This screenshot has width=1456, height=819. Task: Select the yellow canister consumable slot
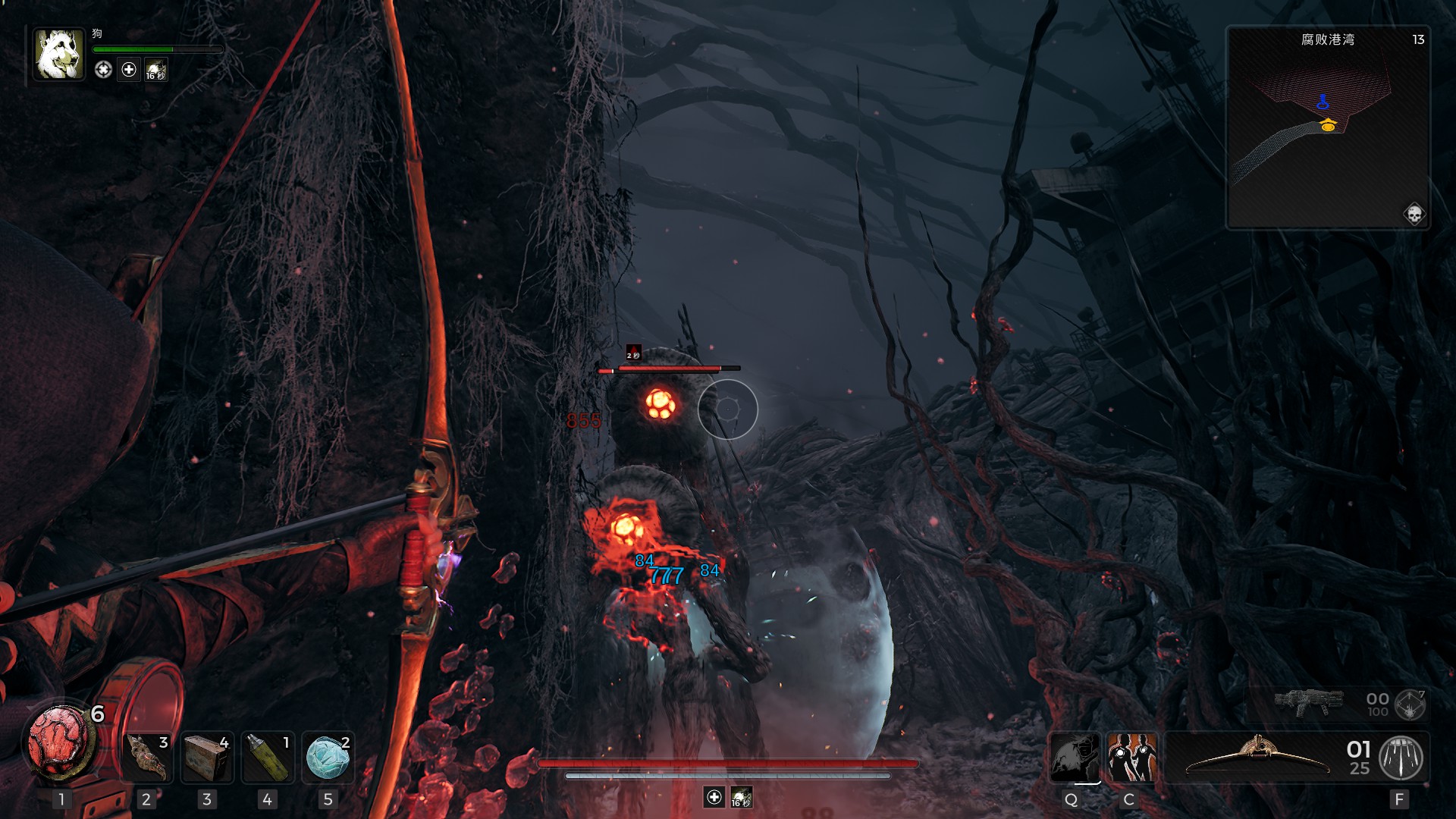(x=268, y=758)
